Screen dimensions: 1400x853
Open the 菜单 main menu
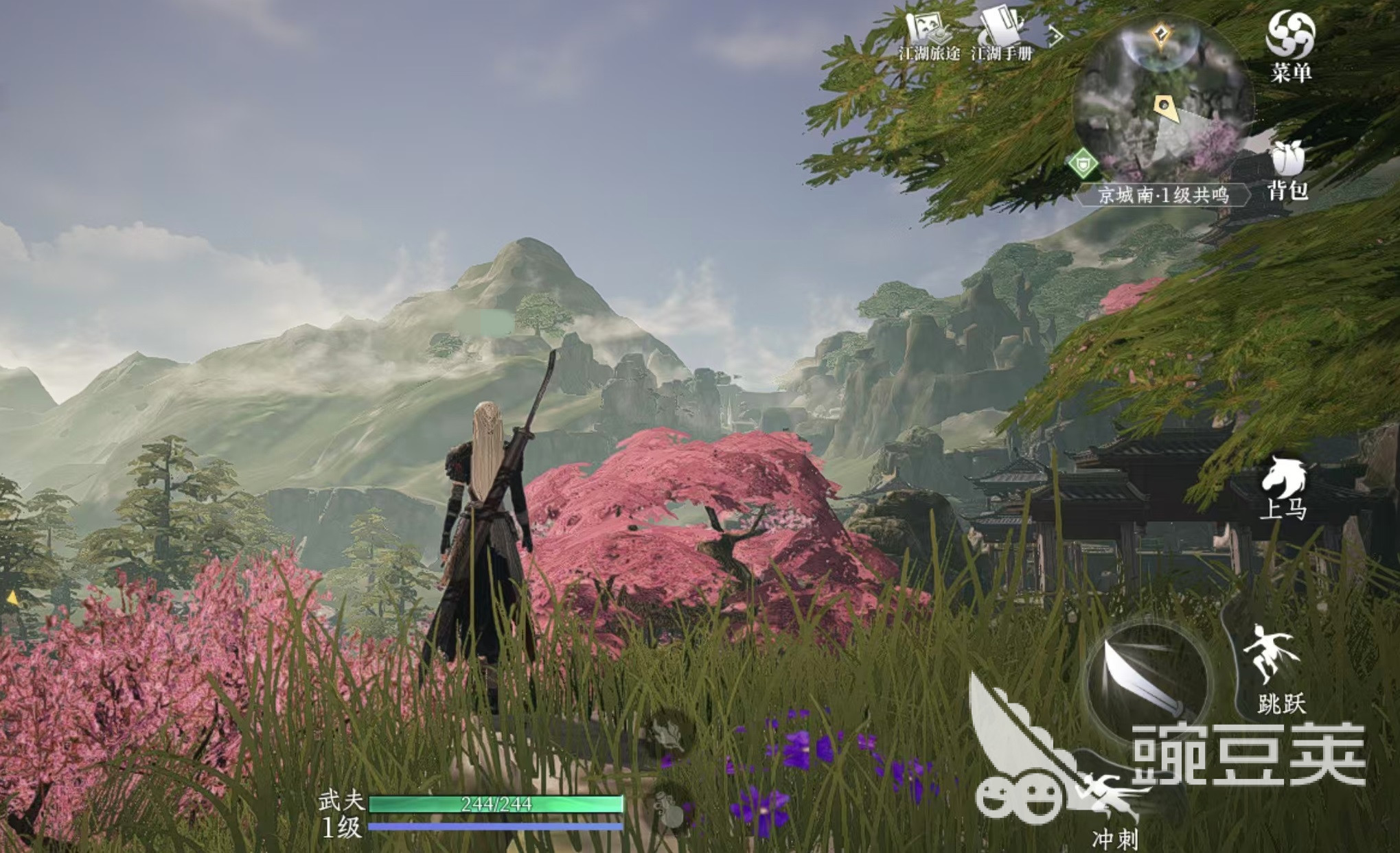click(x=1290, y=44)
